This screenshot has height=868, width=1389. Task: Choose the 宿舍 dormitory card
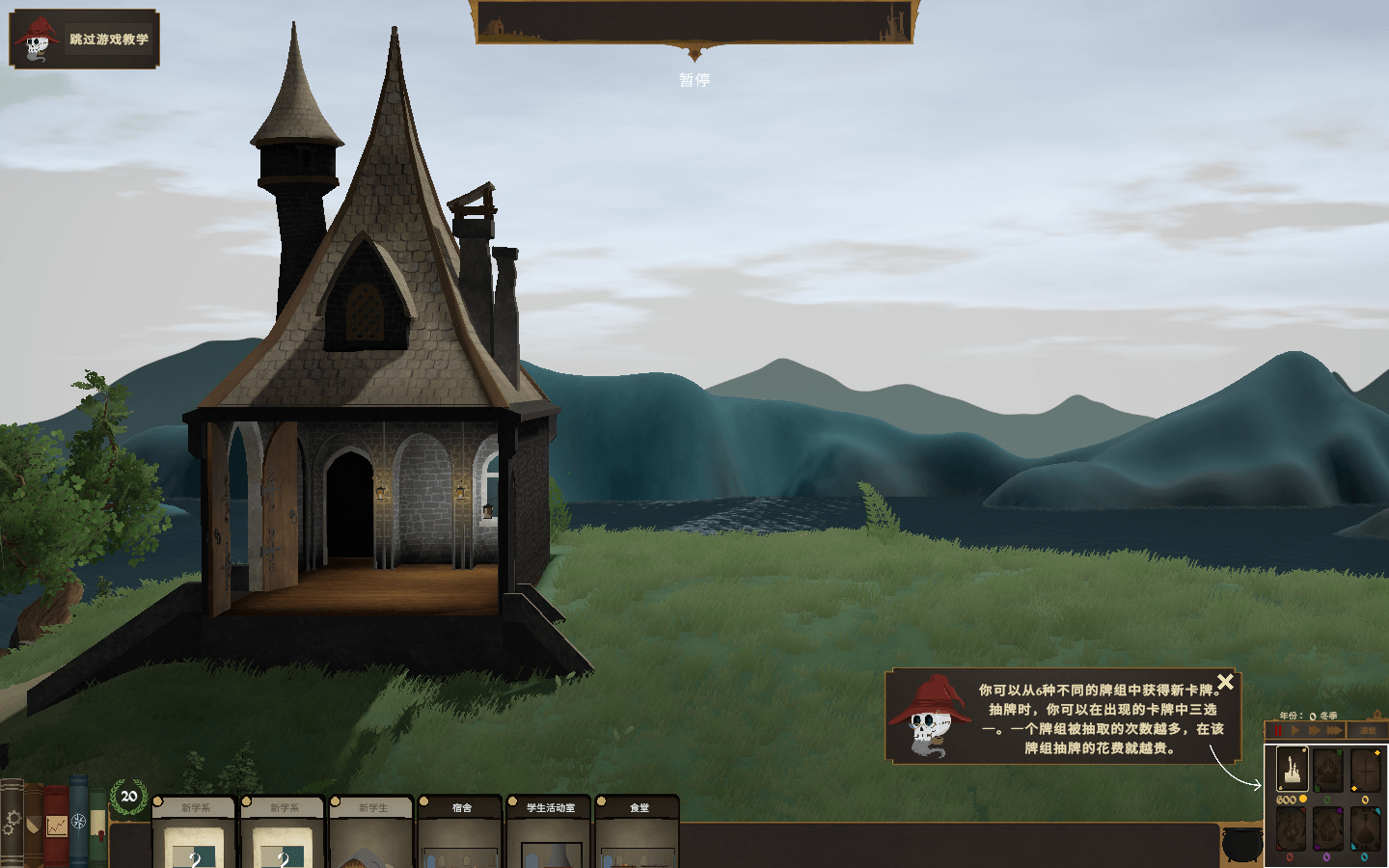click(461, 829)
